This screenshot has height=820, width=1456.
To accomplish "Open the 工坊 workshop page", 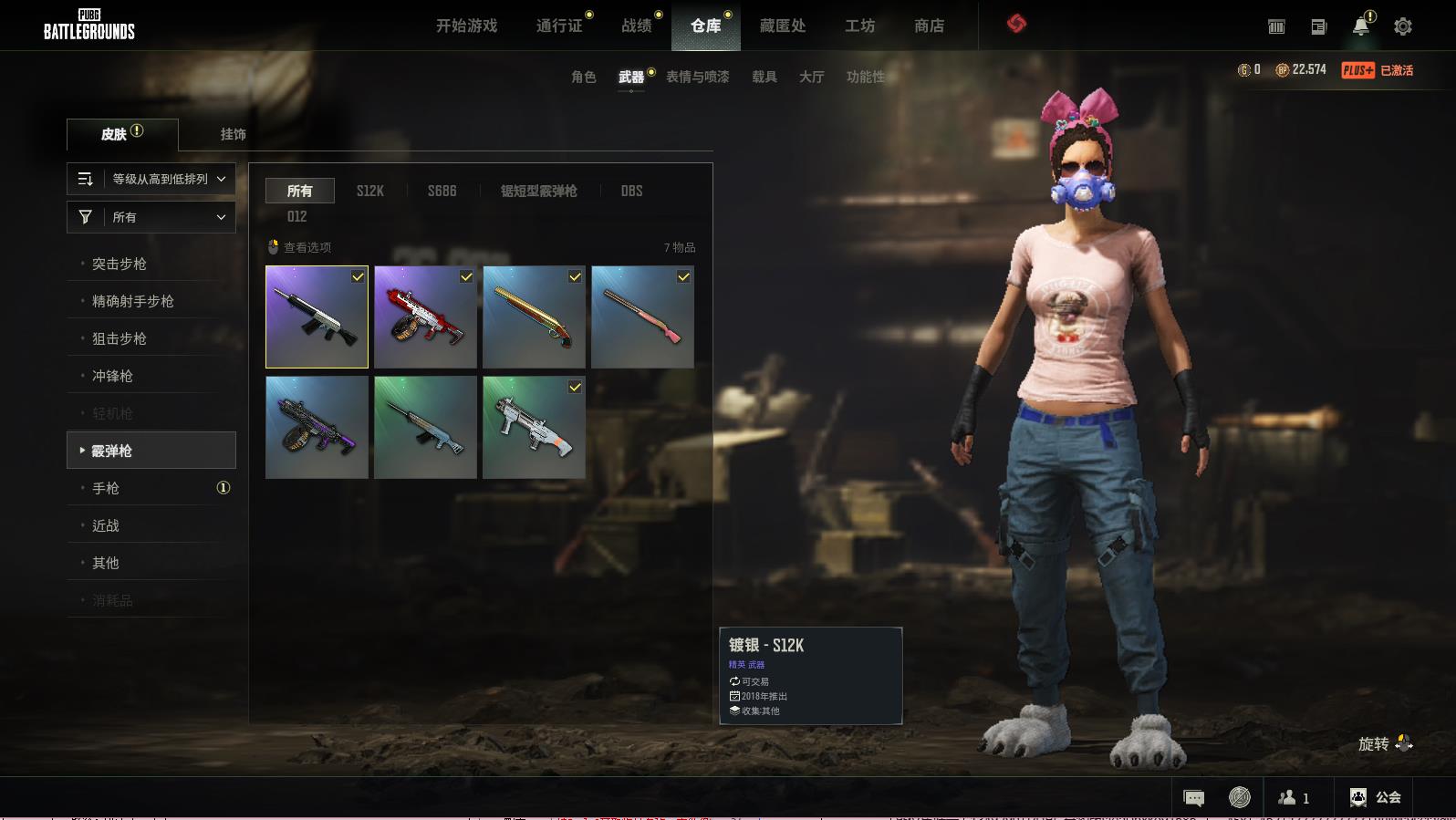I will click(x=859, y=26).
